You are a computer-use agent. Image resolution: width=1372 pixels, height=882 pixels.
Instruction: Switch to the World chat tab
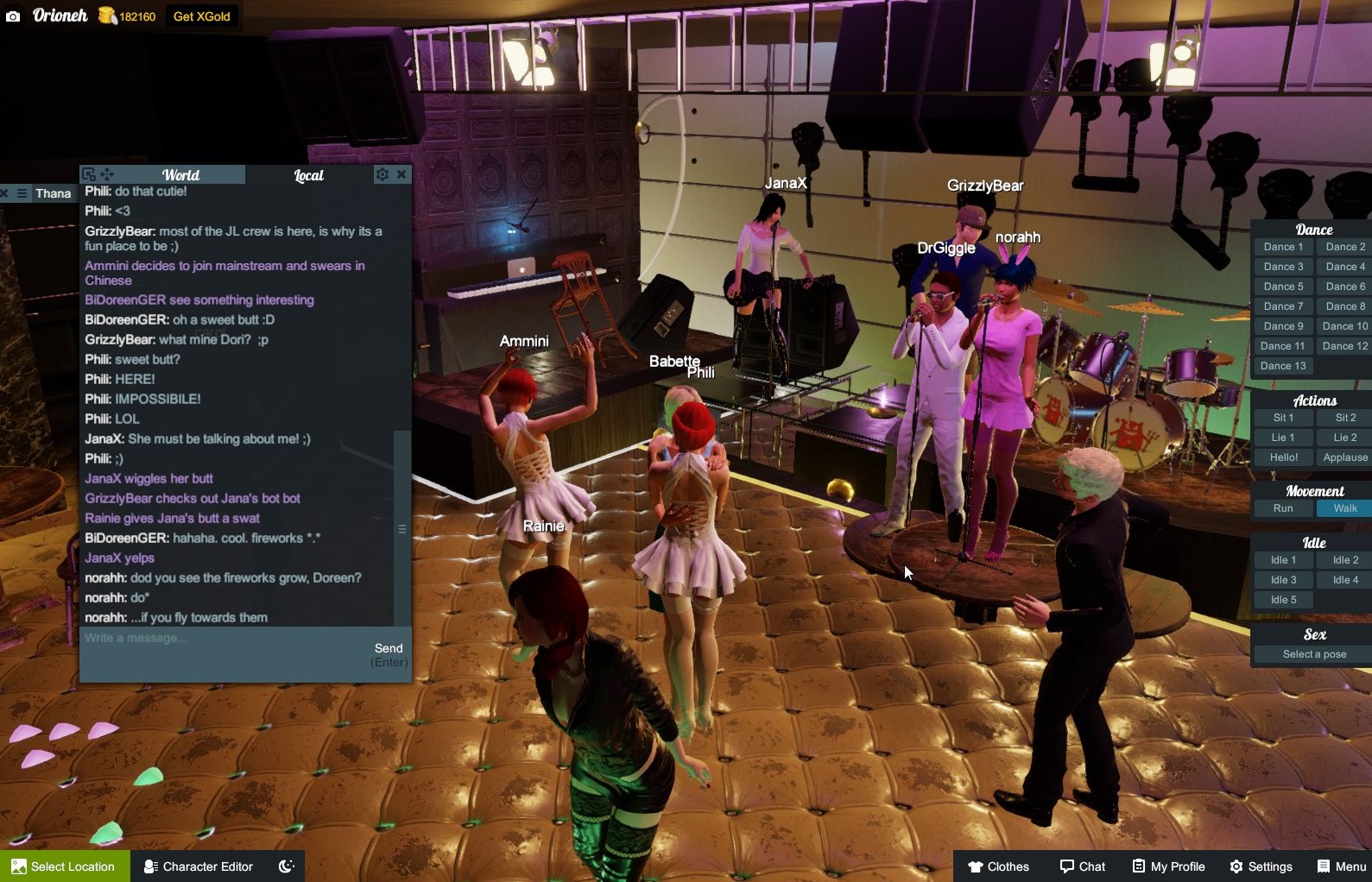pyautogui.click(x=180, y=175)
